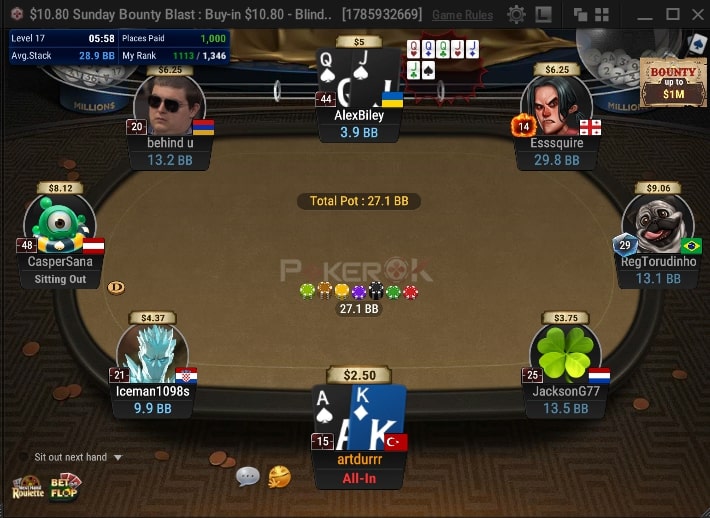Open the Bet the Flop side game
The image size is (710, 518).
point(66,486)
